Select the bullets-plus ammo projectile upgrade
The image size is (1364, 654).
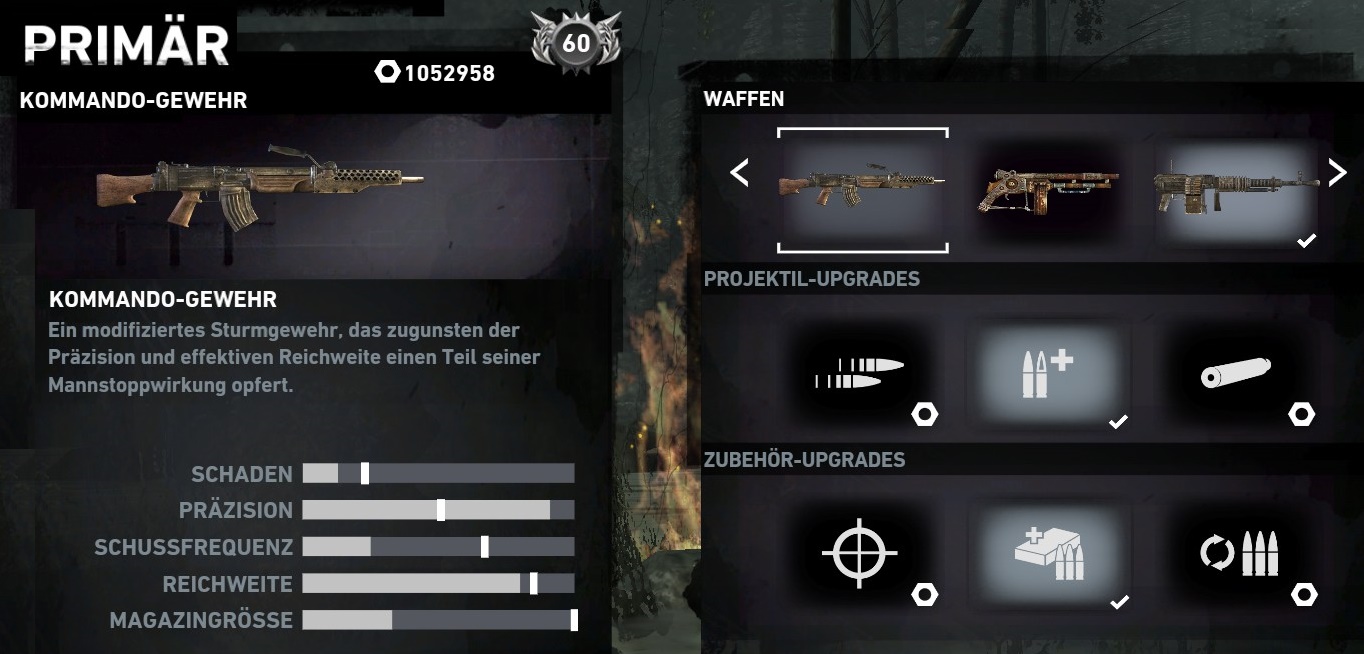click(x=1047, y=374)
